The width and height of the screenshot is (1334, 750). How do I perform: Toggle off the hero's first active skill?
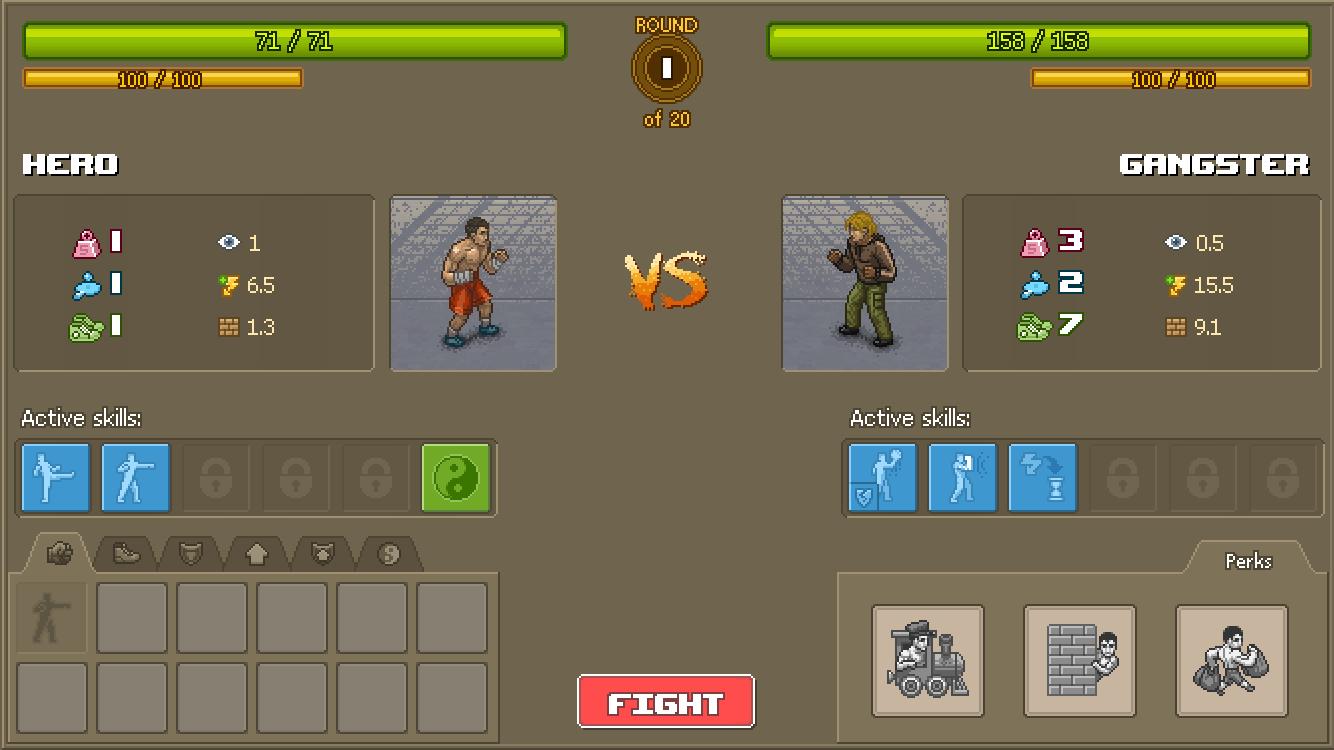55,478
